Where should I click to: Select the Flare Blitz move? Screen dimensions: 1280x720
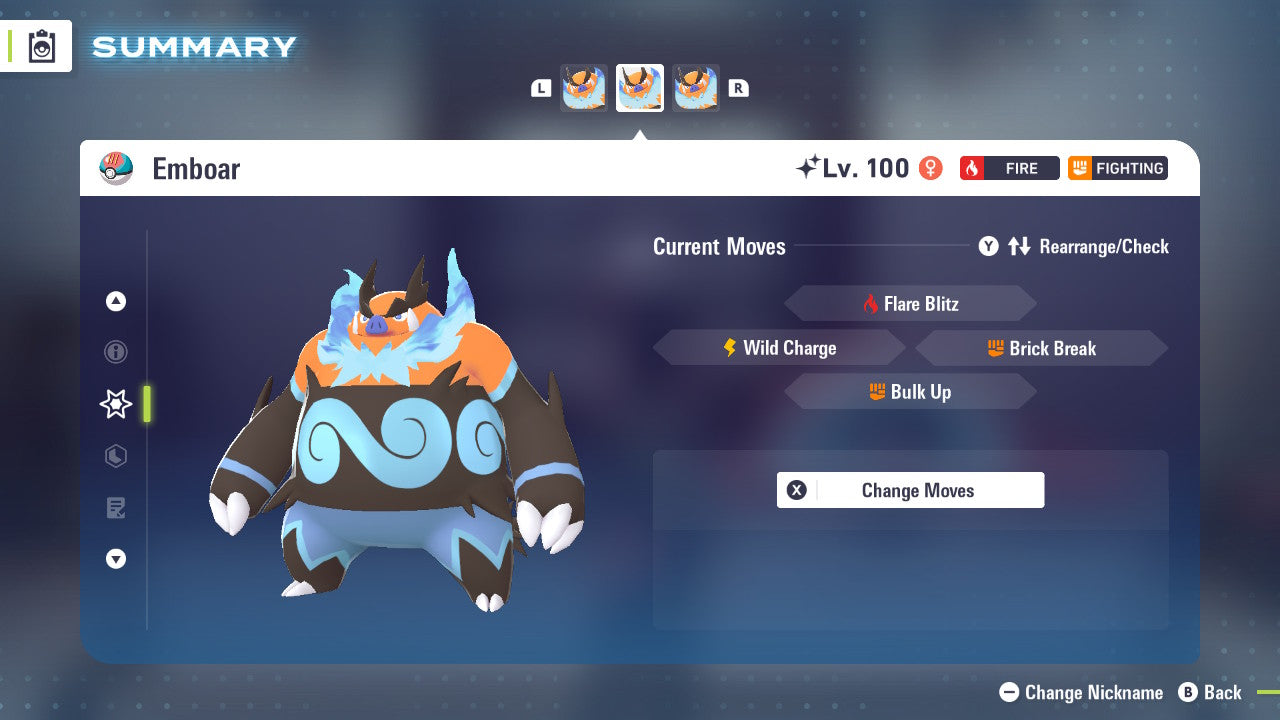910,303
